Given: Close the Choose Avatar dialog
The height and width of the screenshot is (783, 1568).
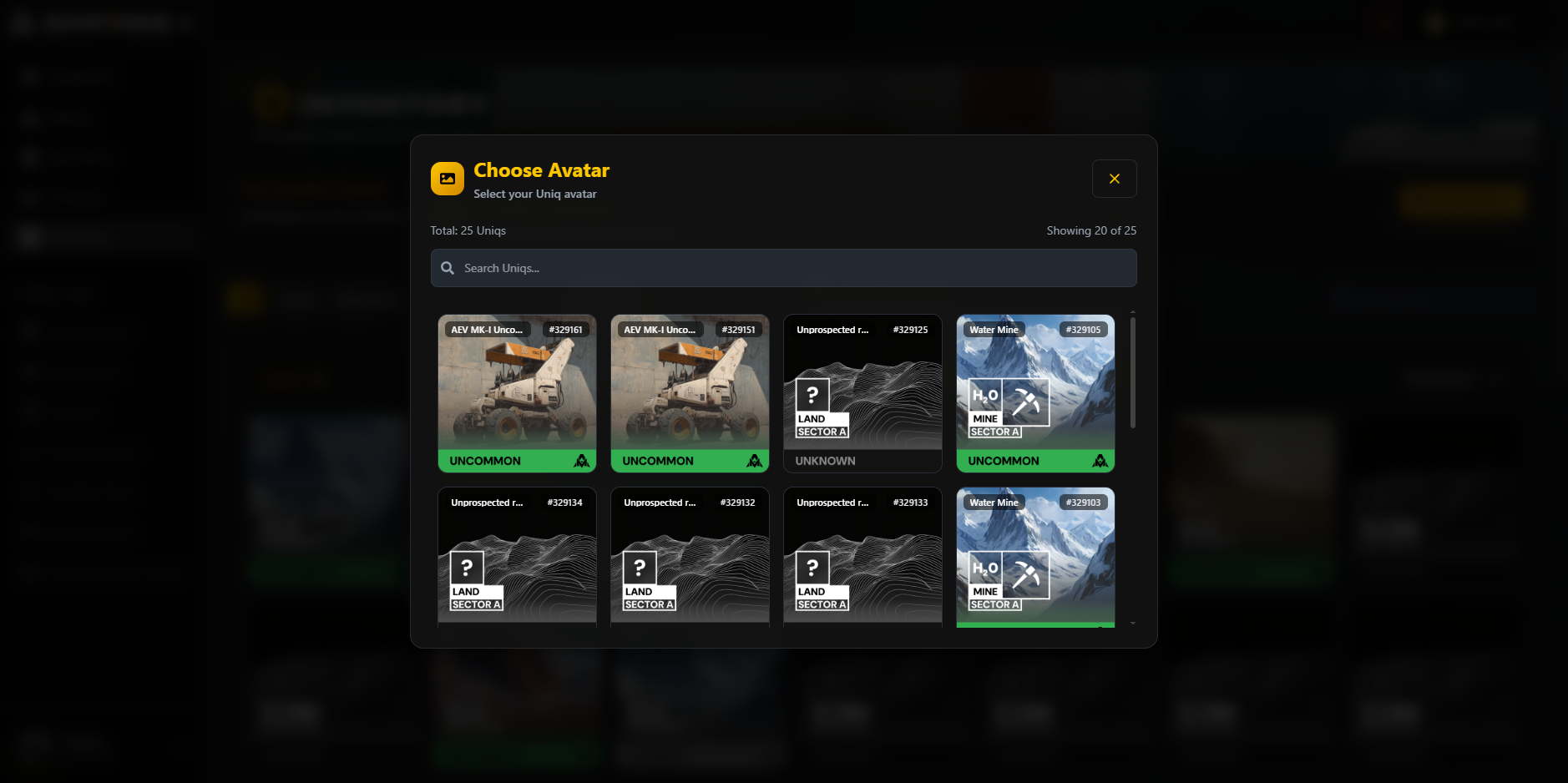Looking at the screenshot, I should [x=1114, y=179].
